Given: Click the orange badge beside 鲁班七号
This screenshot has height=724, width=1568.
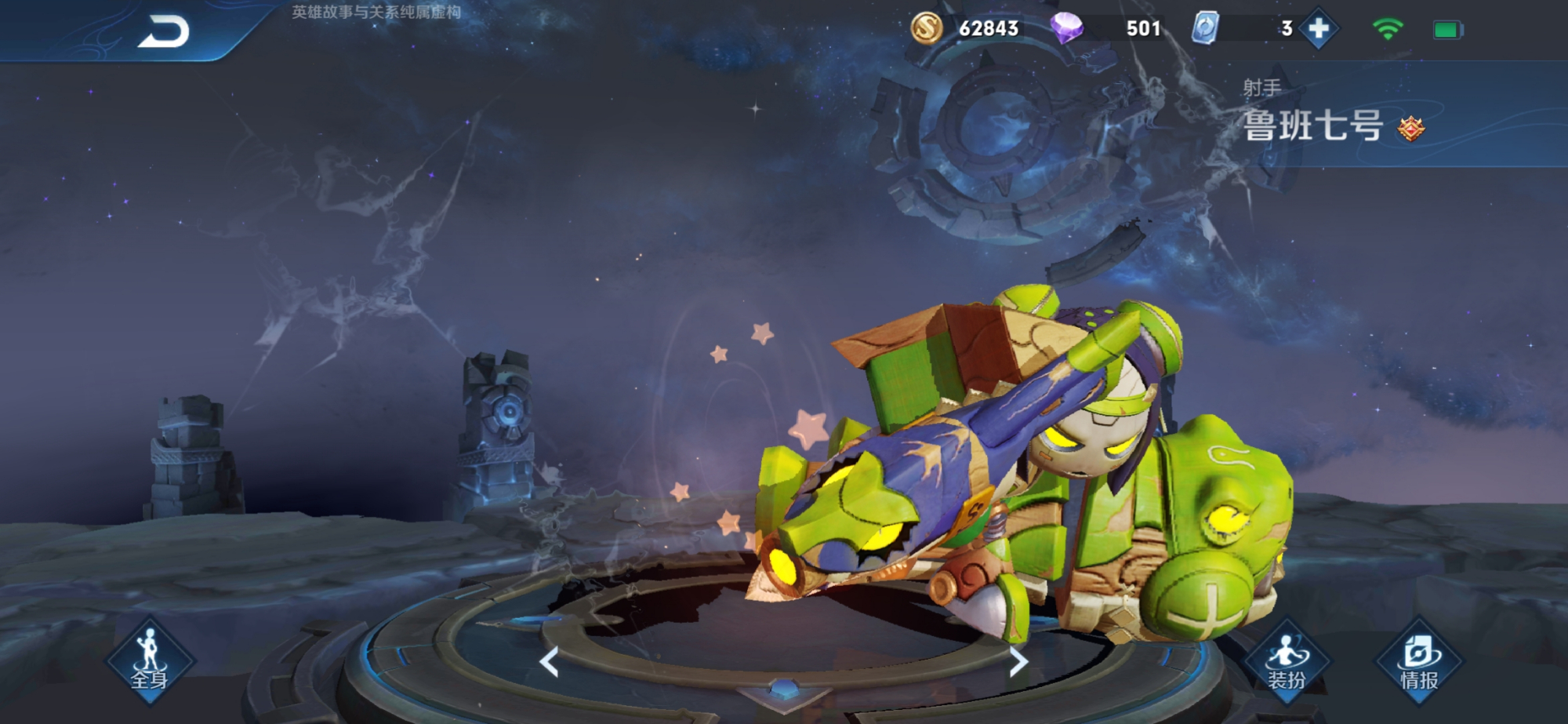Looking at the screenshot, I should click(x=1411, y=128).
